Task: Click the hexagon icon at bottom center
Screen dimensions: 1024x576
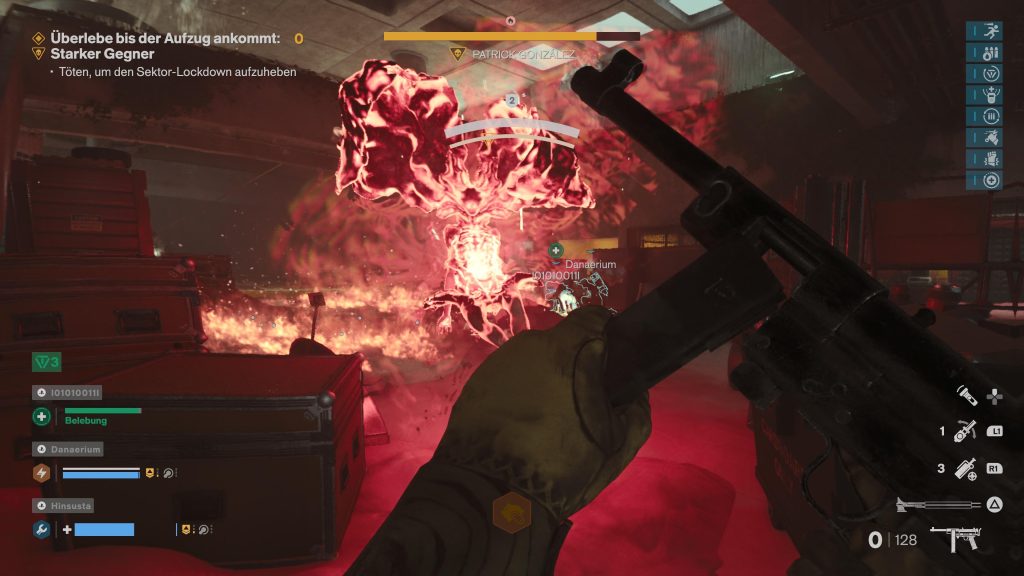Action: 511,512
